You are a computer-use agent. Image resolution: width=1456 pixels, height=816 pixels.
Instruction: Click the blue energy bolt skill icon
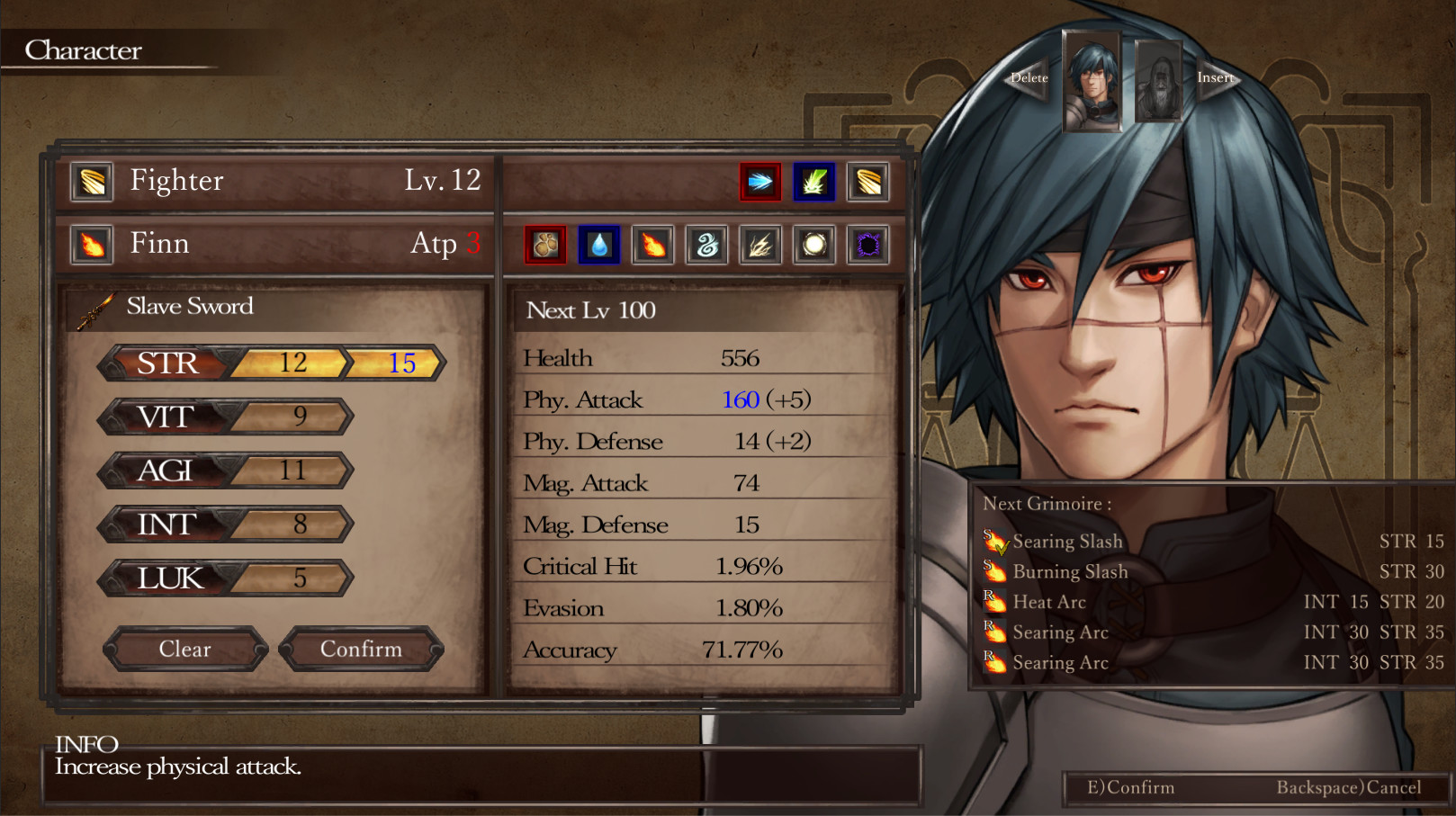760,182
